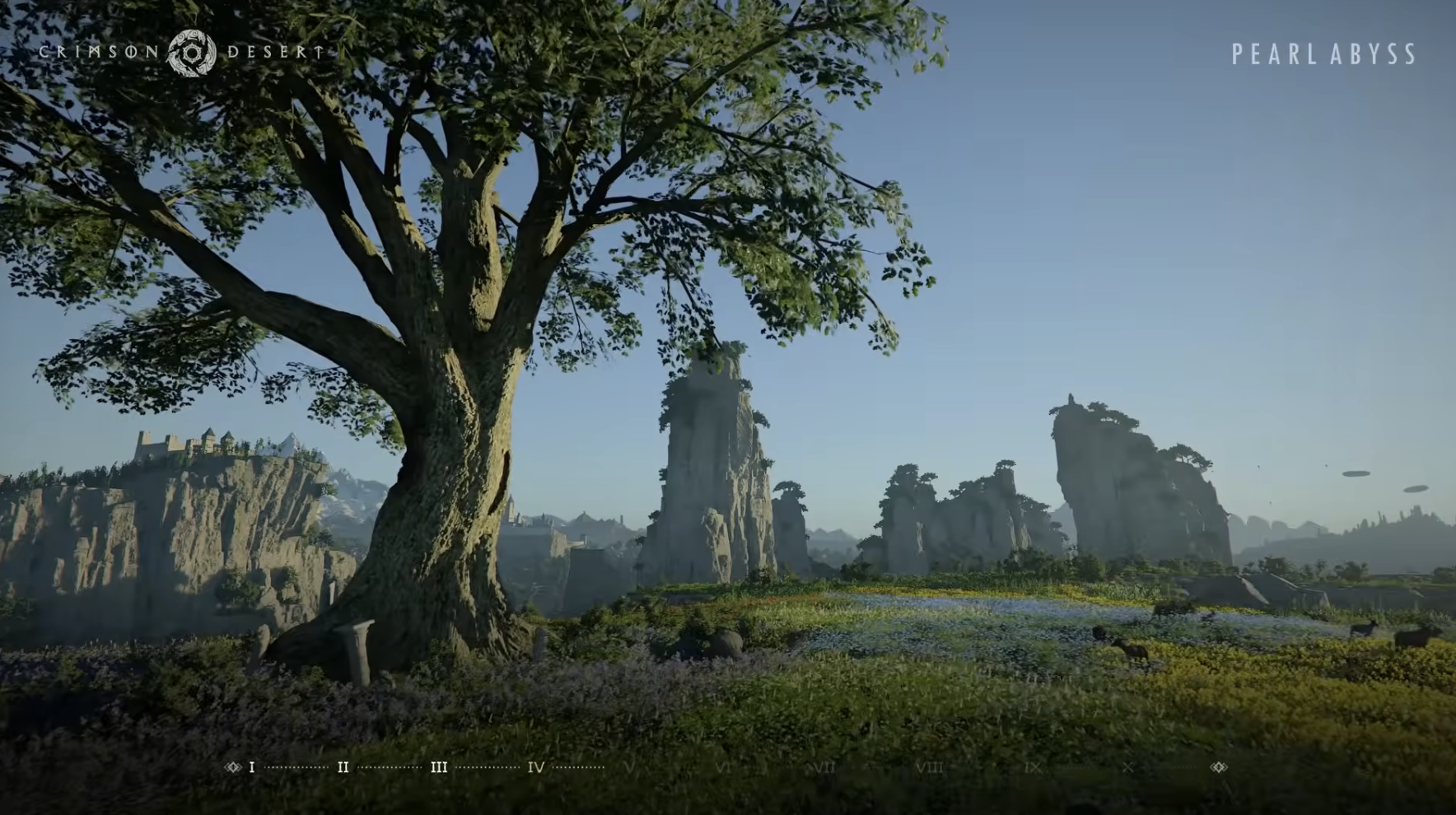Go to chapter III marker
The width and height of the screenshot is (1456, 815).
(x=439, y=767)
